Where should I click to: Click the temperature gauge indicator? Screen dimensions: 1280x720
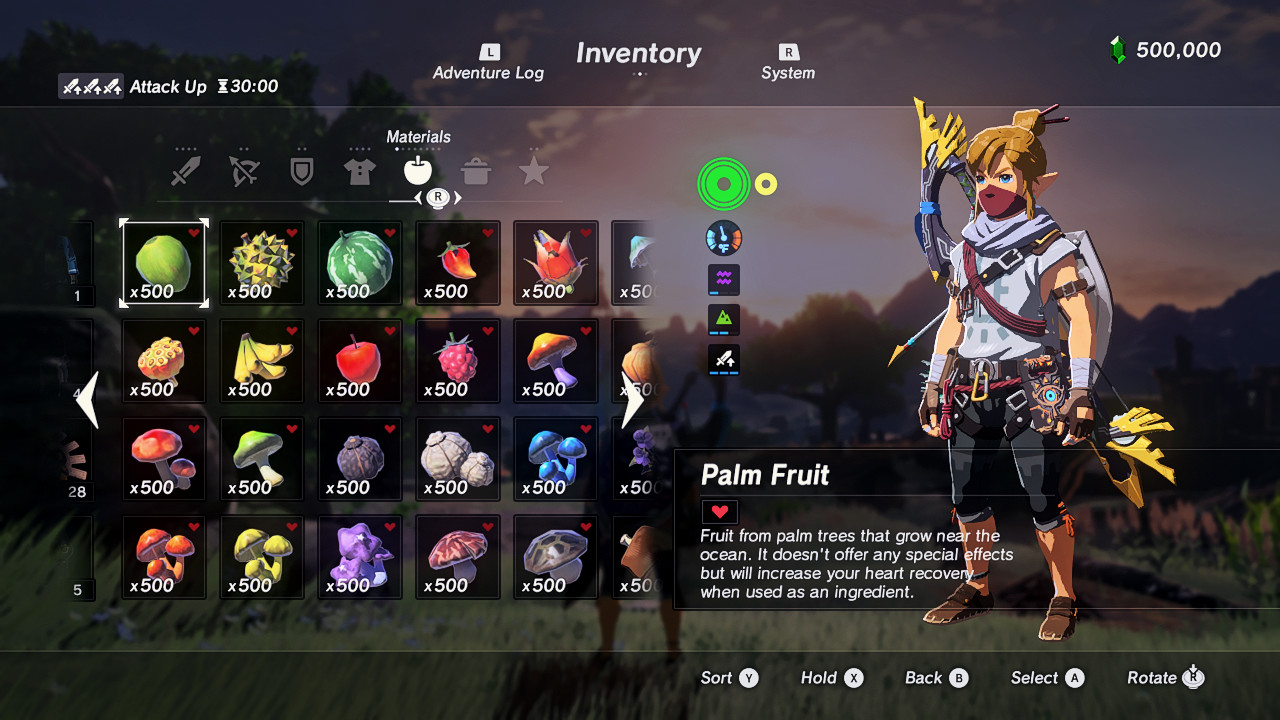pos(722,238)
